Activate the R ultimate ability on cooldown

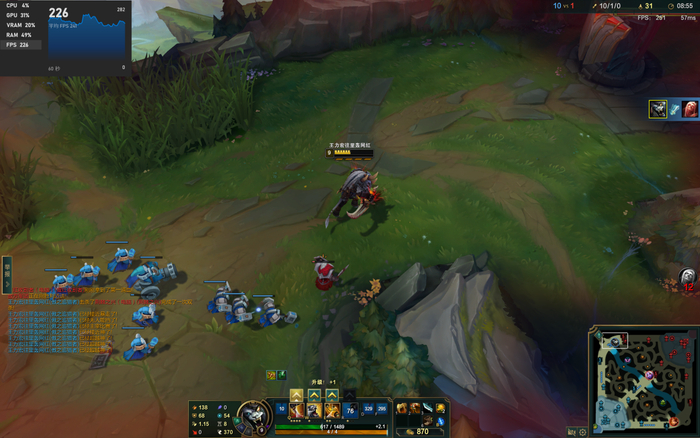pyautogui.click(x=350, y=410)
